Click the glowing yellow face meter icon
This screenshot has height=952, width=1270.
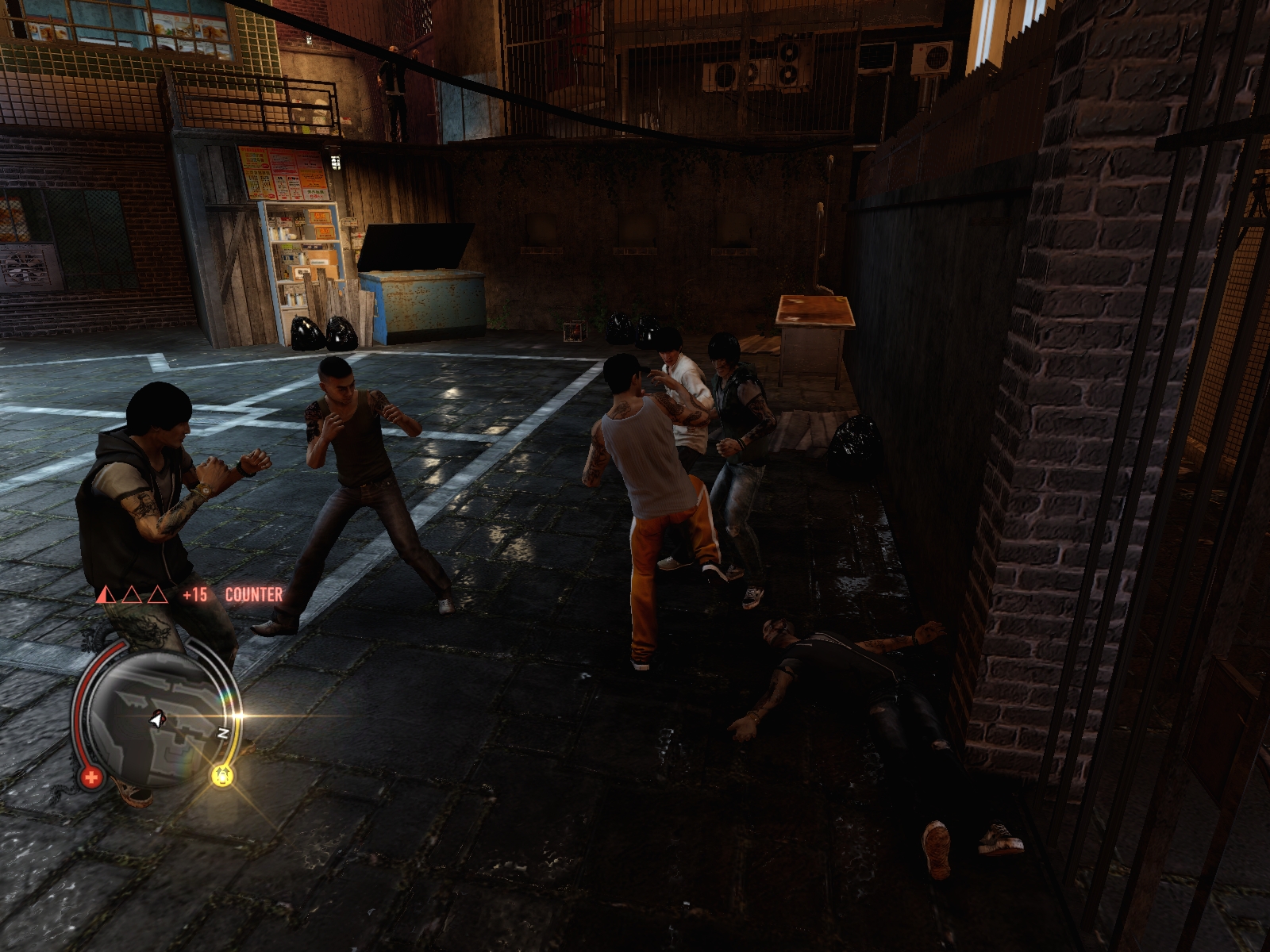223,775
